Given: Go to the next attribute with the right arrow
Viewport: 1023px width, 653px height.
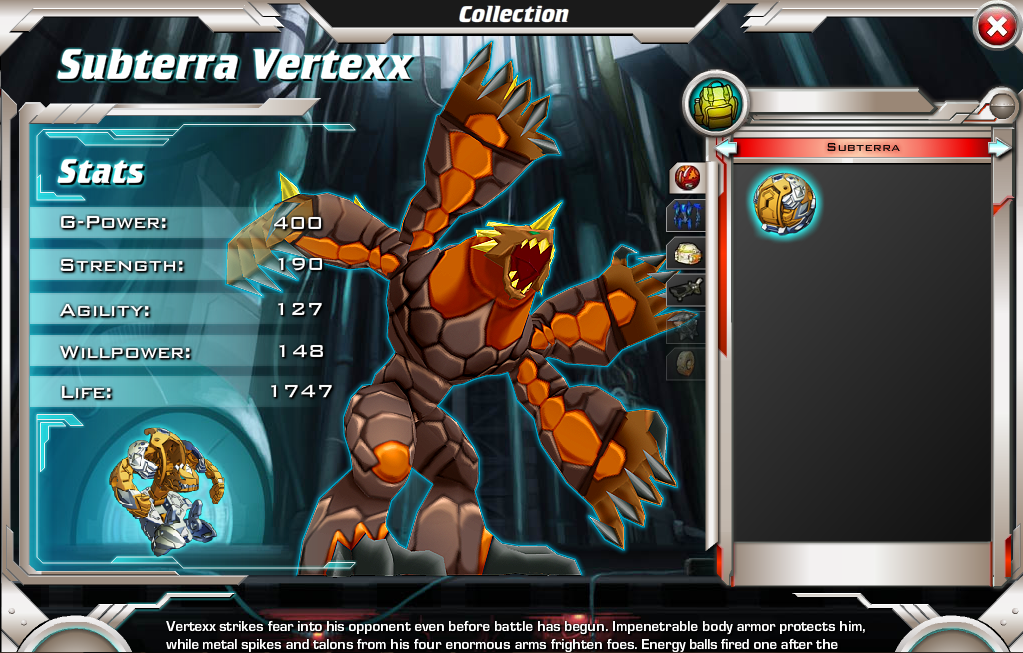Looking at the screenshot, I should click(x=999, y=148).
